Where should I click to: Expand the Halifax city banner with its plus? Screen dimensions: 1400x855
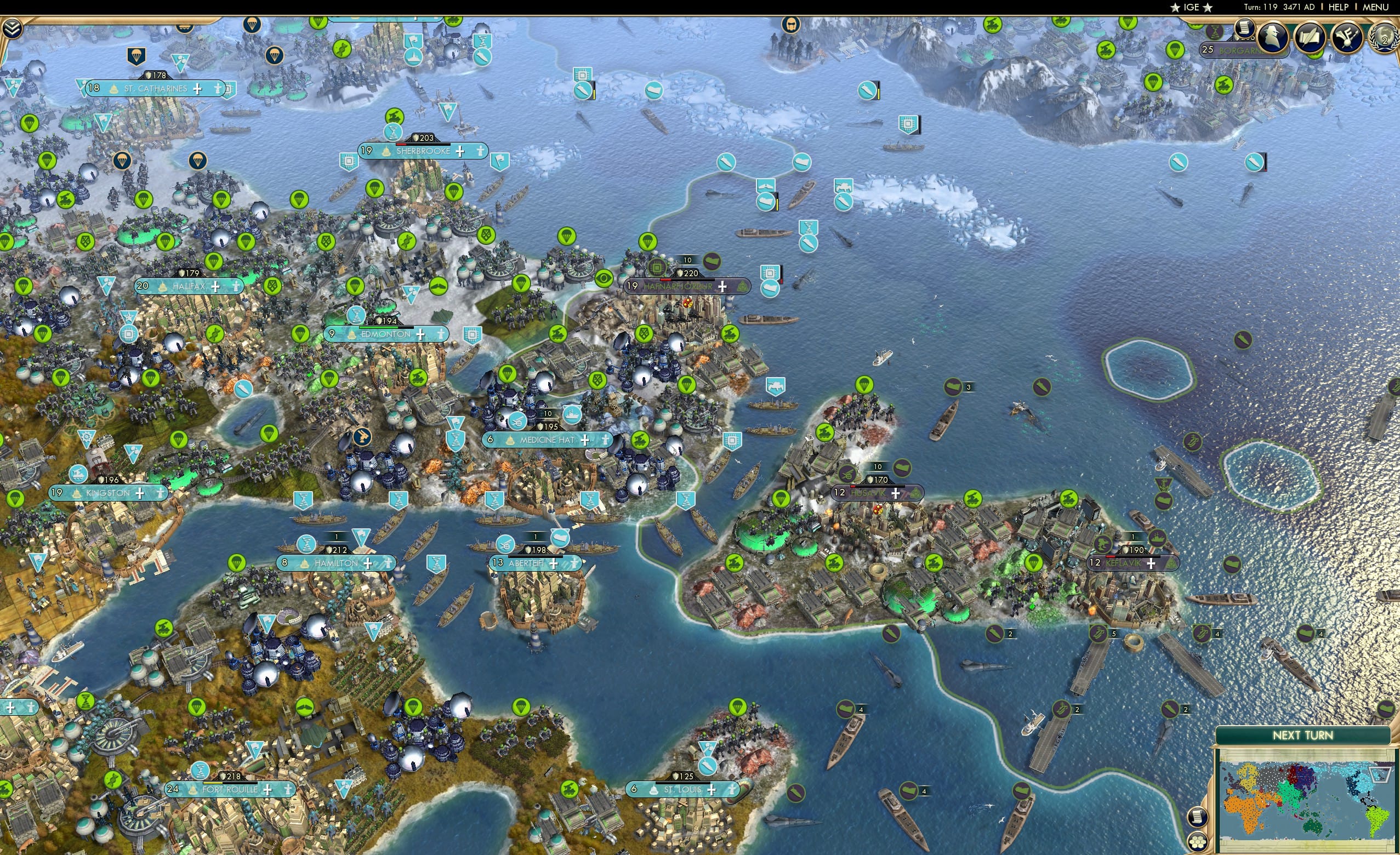(215, 288)
